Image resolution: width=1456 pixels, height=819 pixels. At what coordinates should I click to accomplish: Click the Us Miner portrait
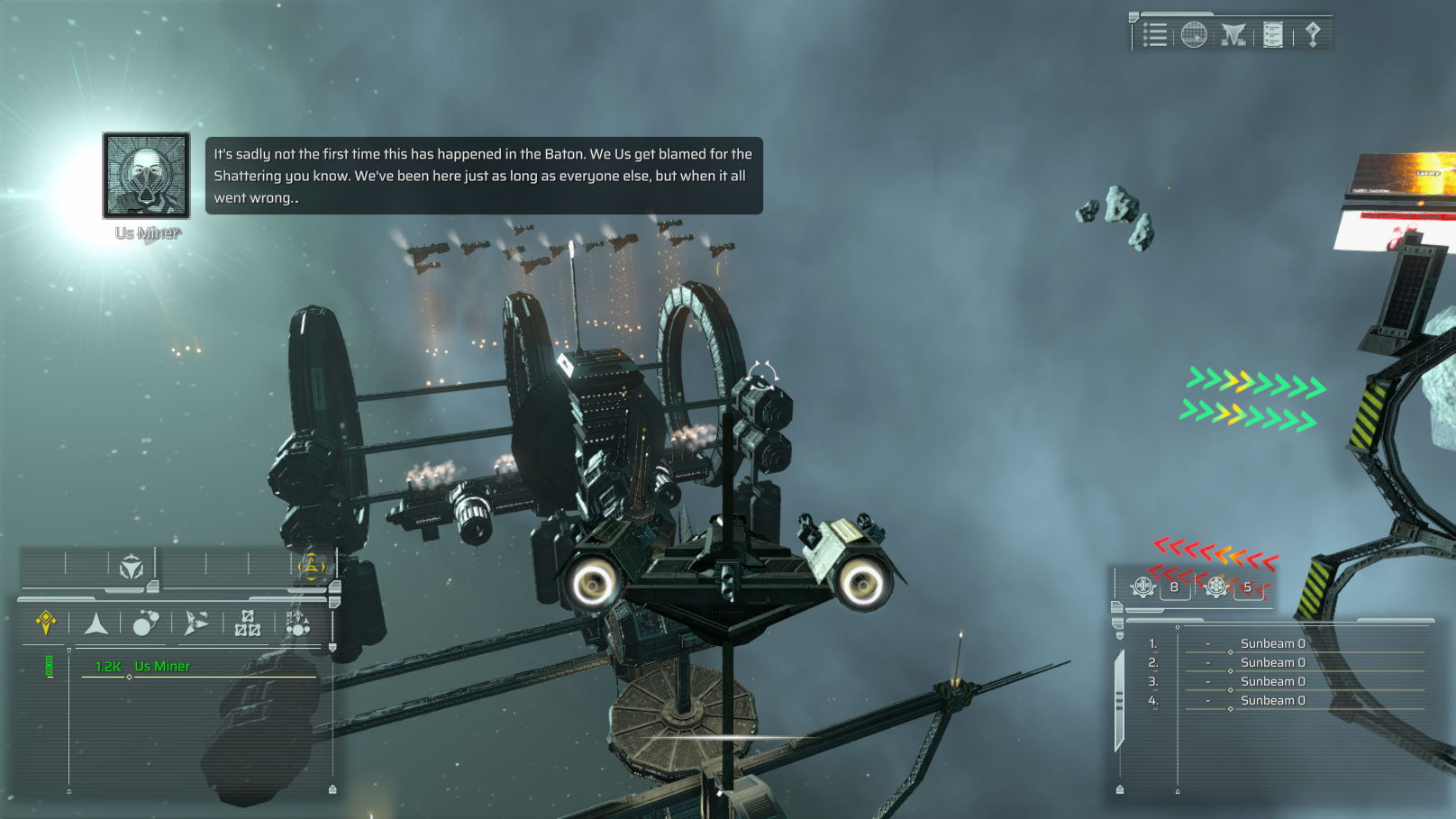click(x=147, y=176)
